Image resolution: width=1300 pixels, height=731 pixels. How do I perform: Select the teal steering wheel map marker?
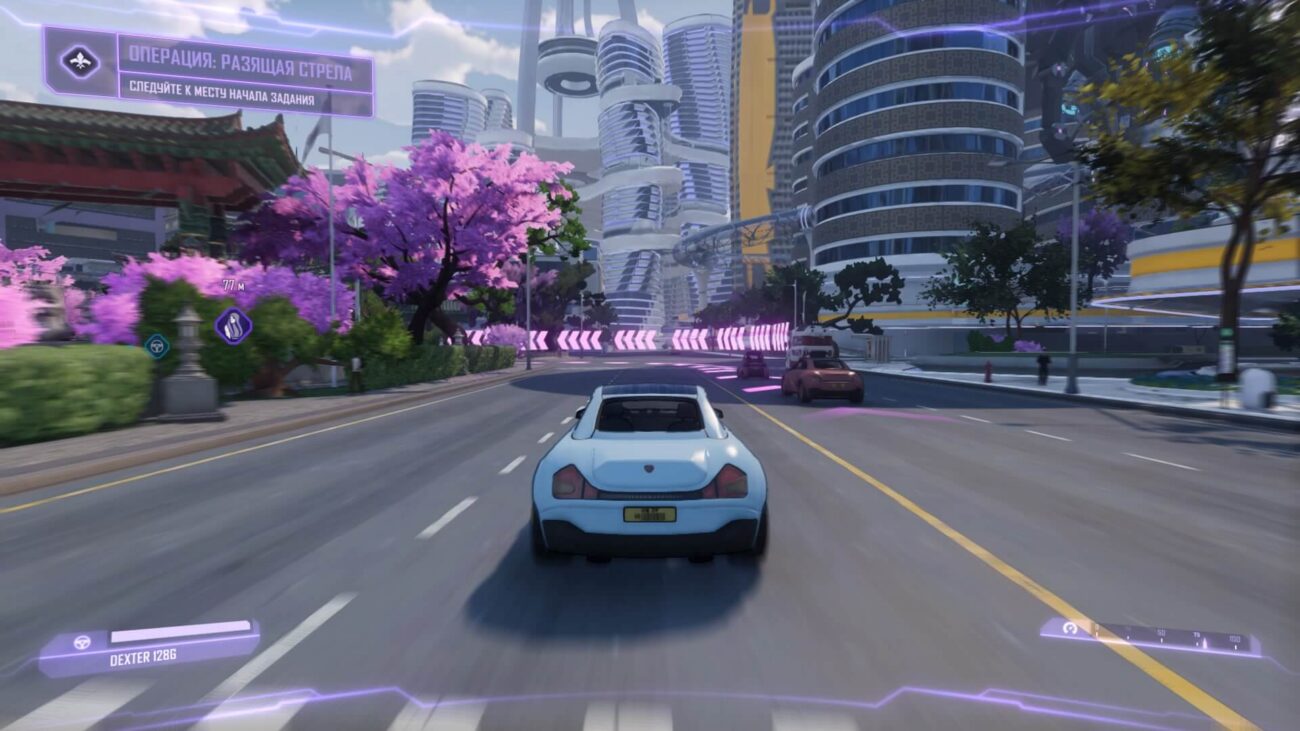156,346
